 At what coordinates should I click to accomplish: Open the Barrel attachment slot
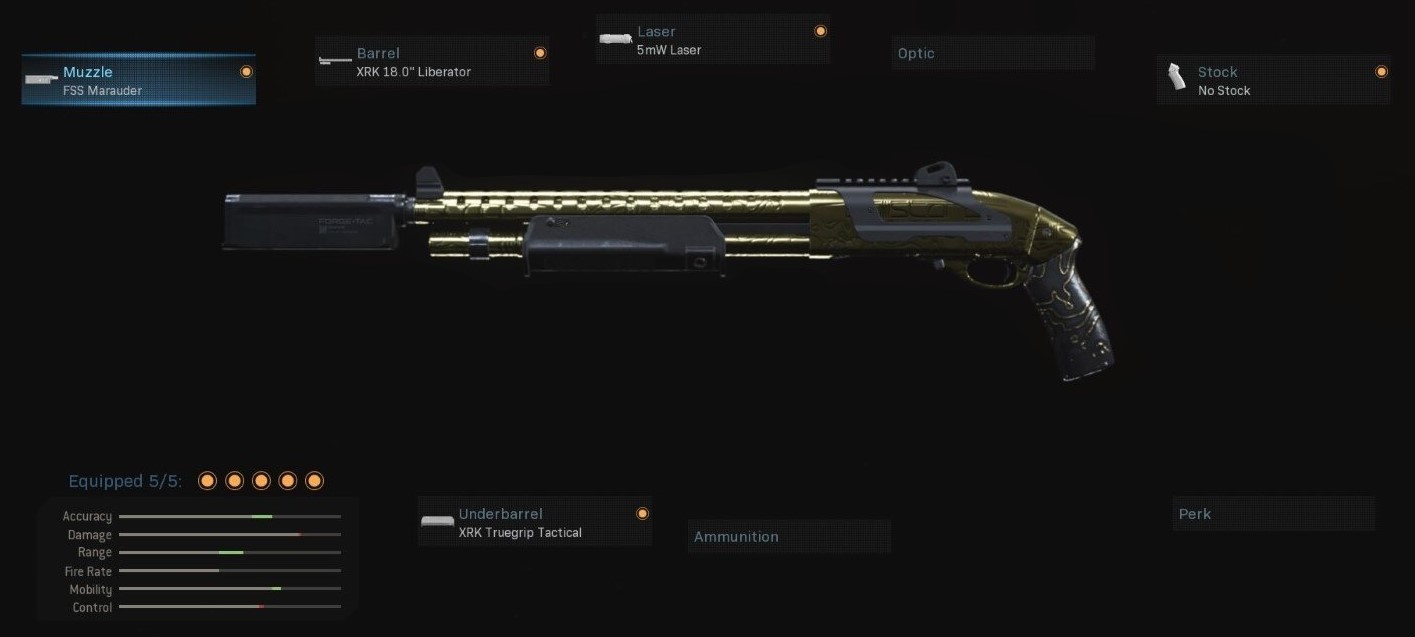coord(432,61)
